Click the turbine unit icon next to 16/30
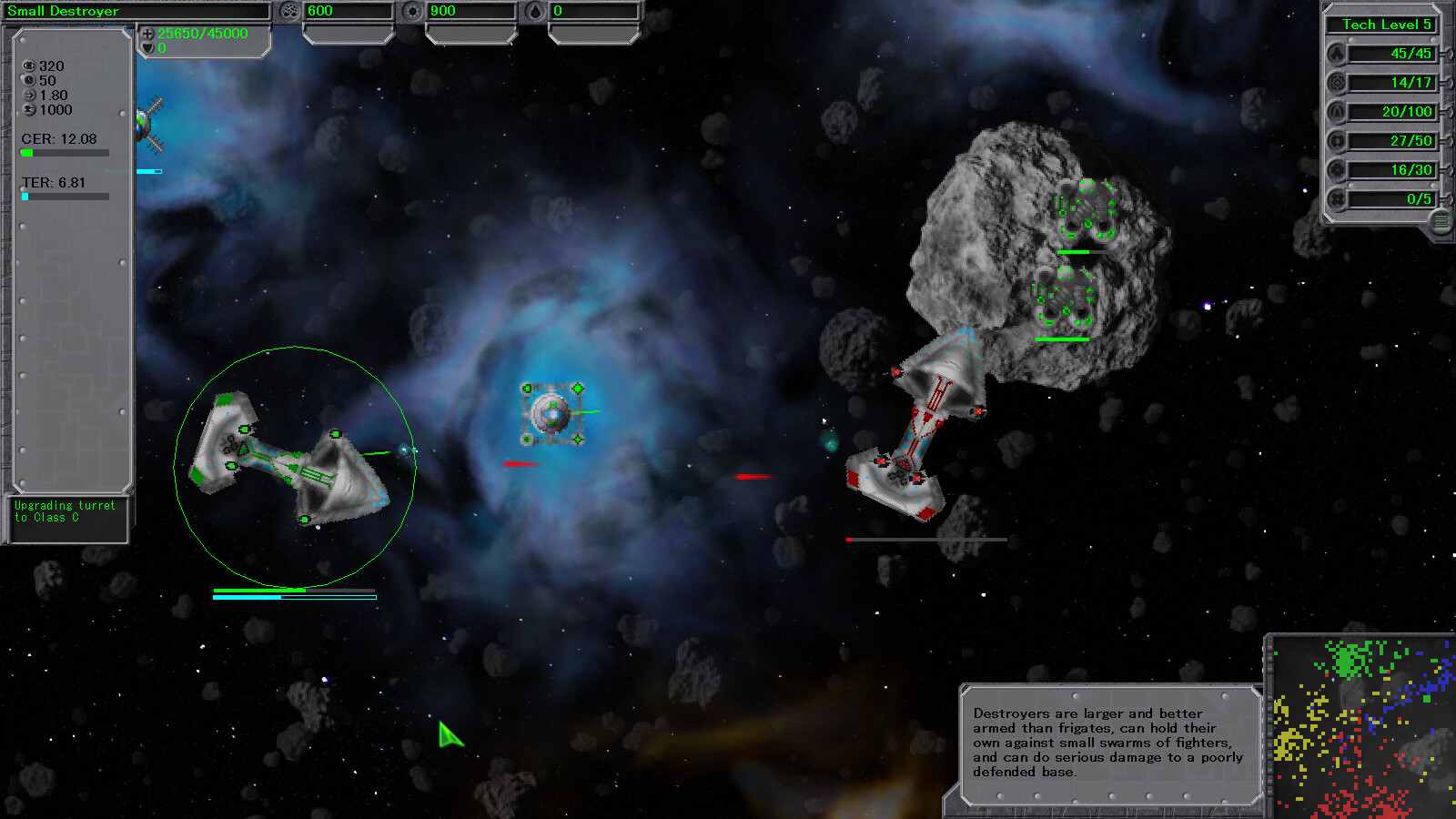 (1334, 169)
